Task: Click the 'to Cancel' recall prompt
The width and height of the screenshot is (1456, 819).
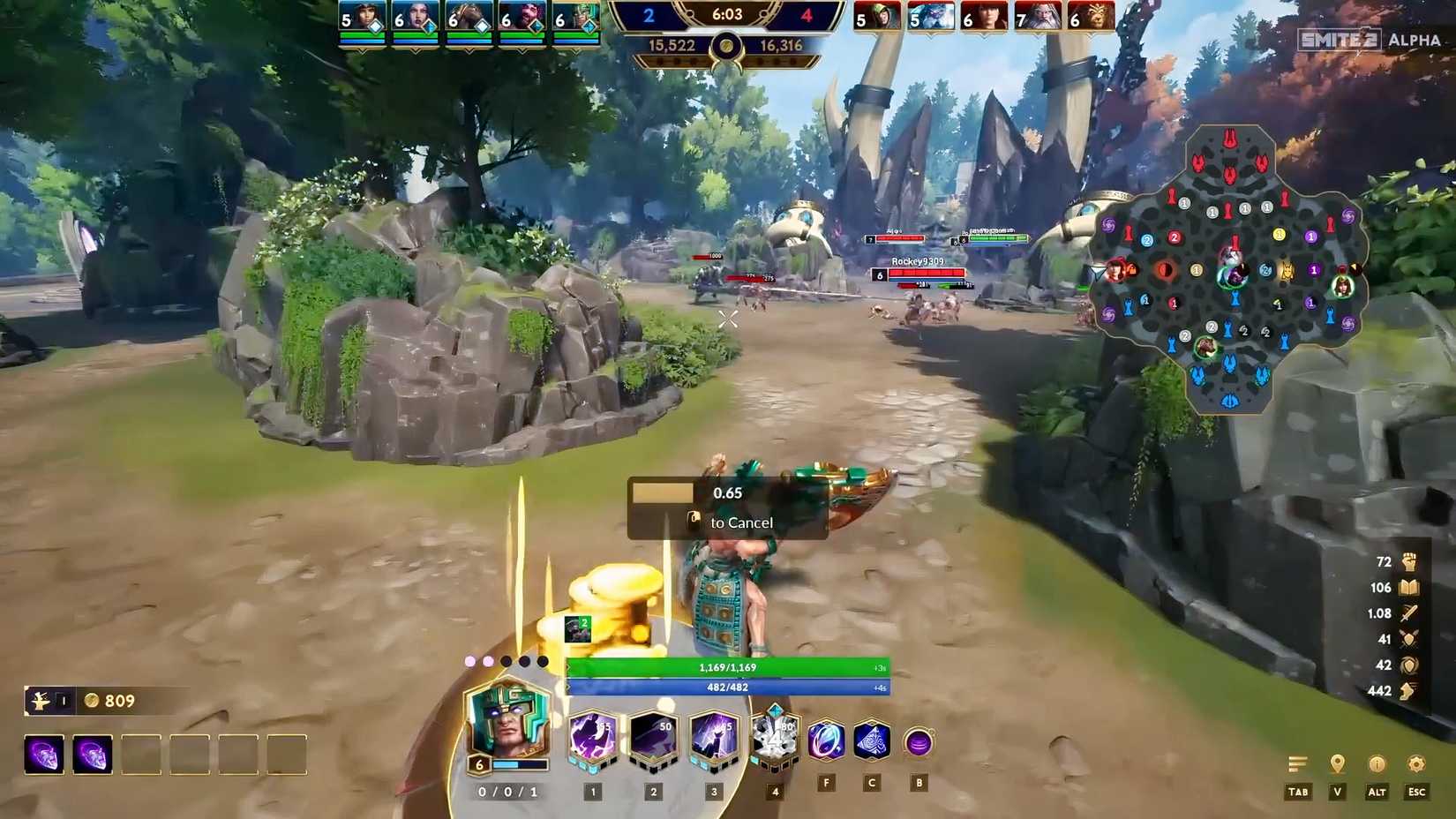Action: [743, 522]
